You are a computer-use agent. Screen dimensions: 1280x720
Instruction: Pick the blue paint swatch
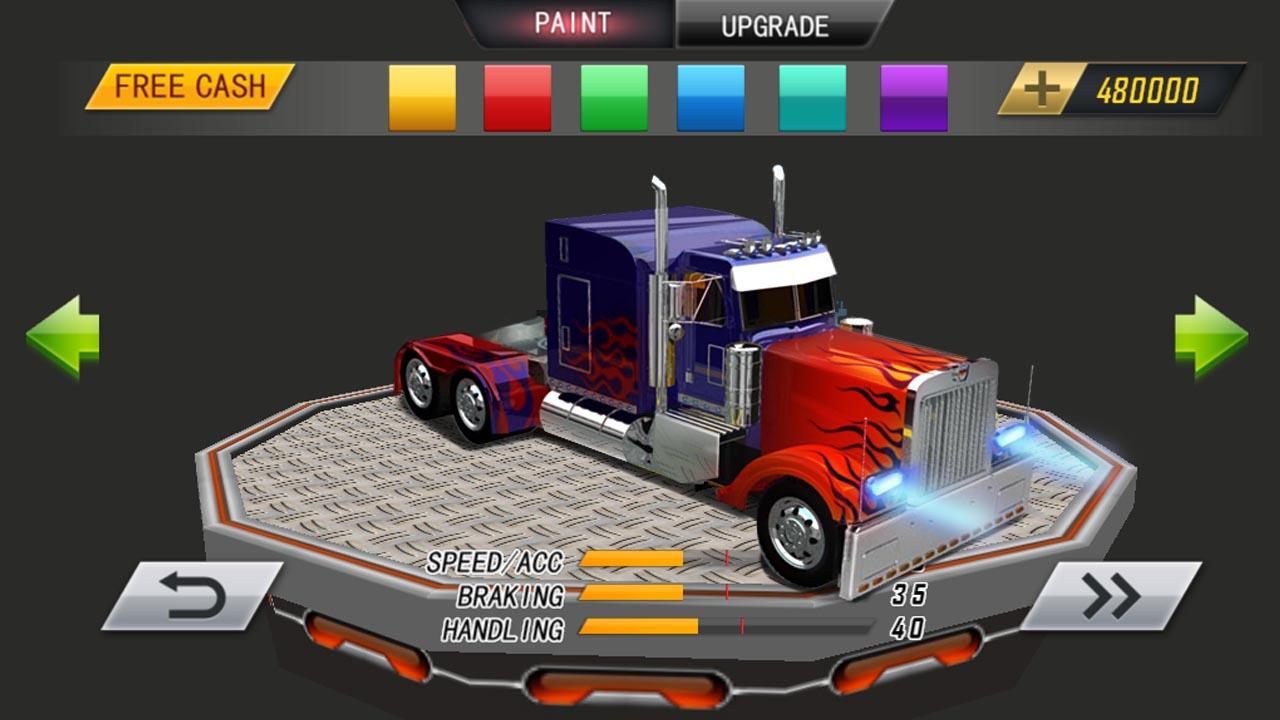tap(711, 98)
